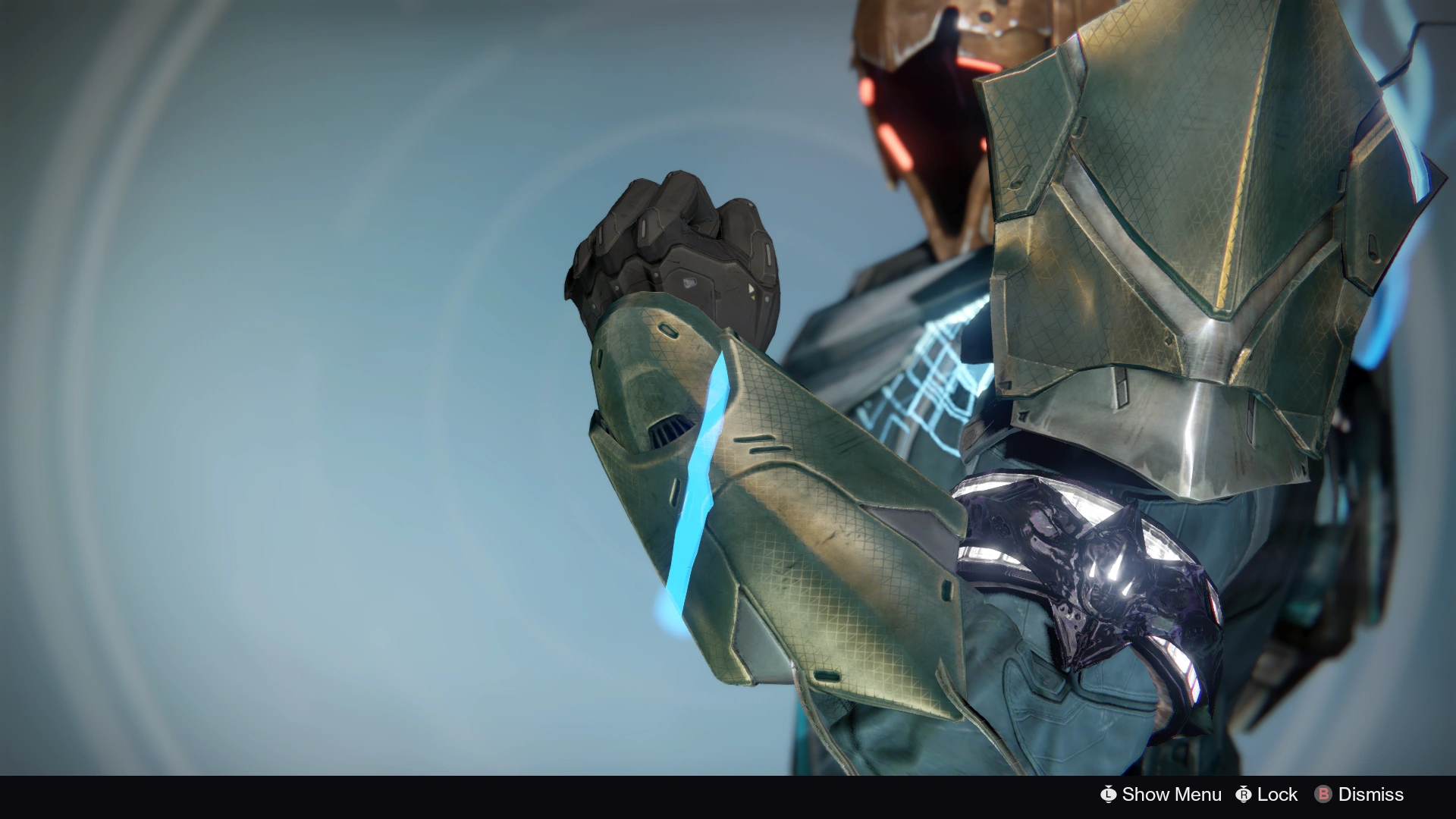The height and width of the screenshot is (819, 1456).
Task: Click the L-stick controller glyph
Action: pos(1109,795)
